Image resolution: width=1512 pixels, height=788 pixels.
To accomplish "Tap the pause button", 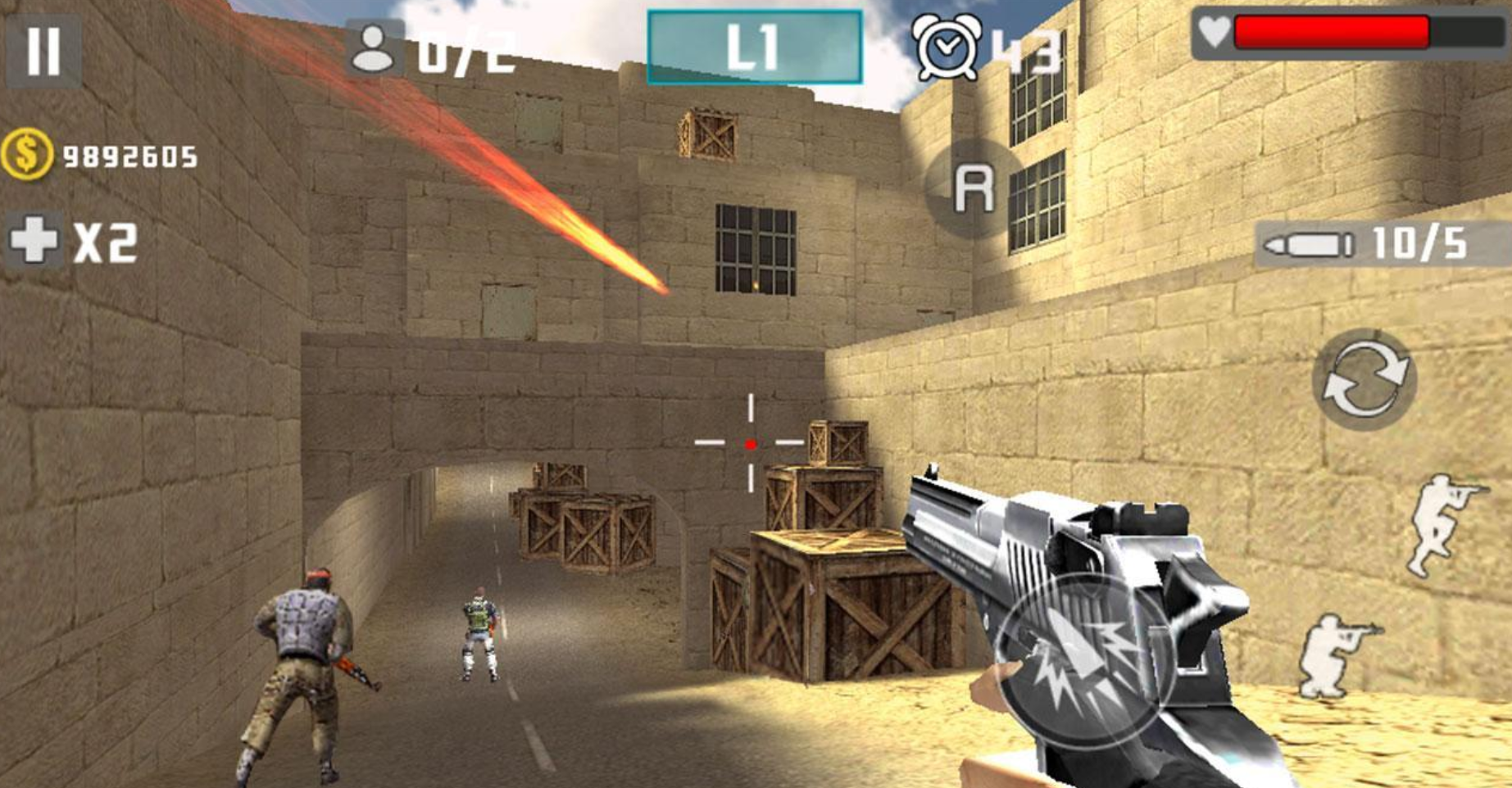I will [43, 51].
